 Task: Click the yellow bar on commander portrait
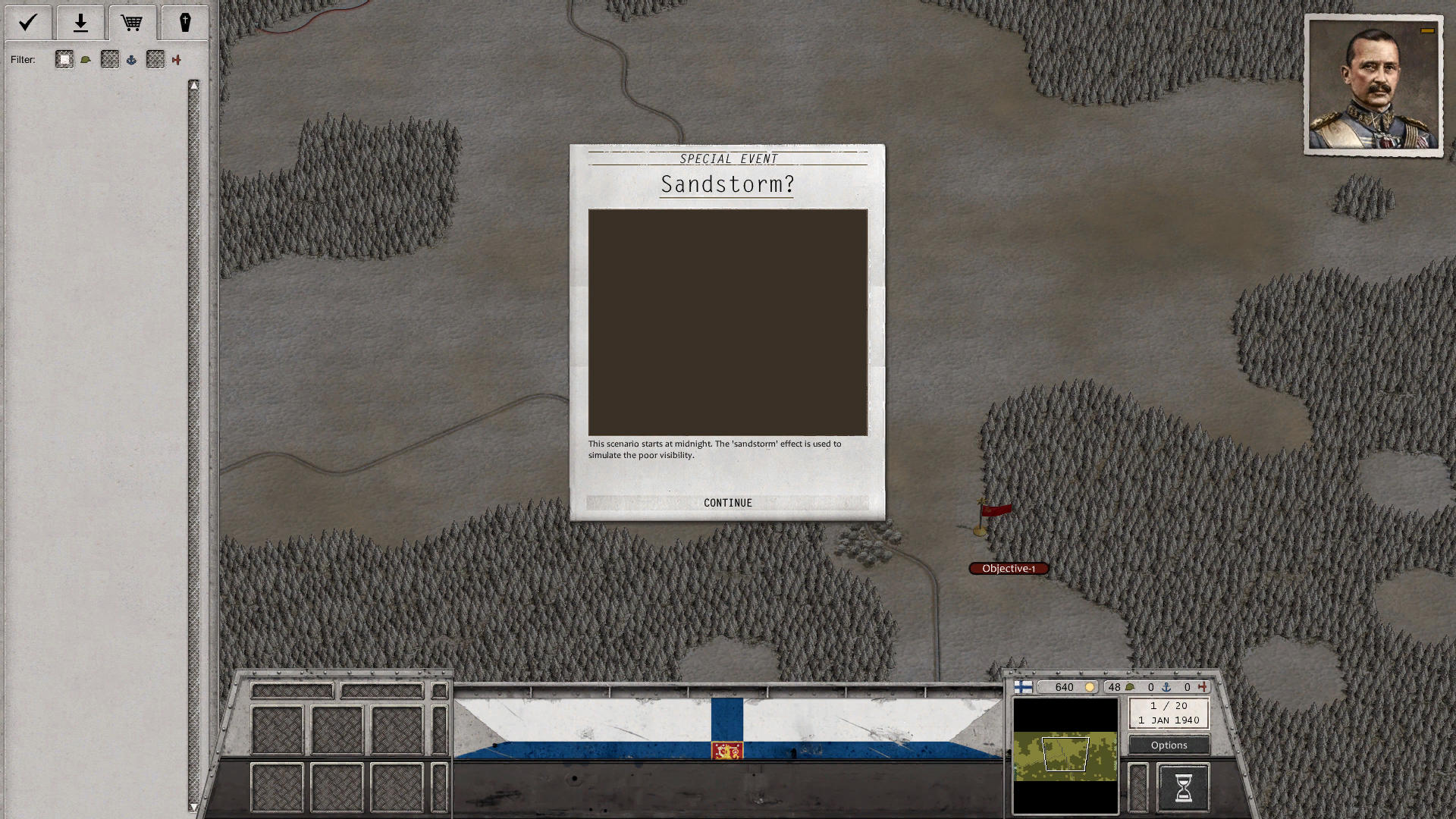coord(1426,30)
